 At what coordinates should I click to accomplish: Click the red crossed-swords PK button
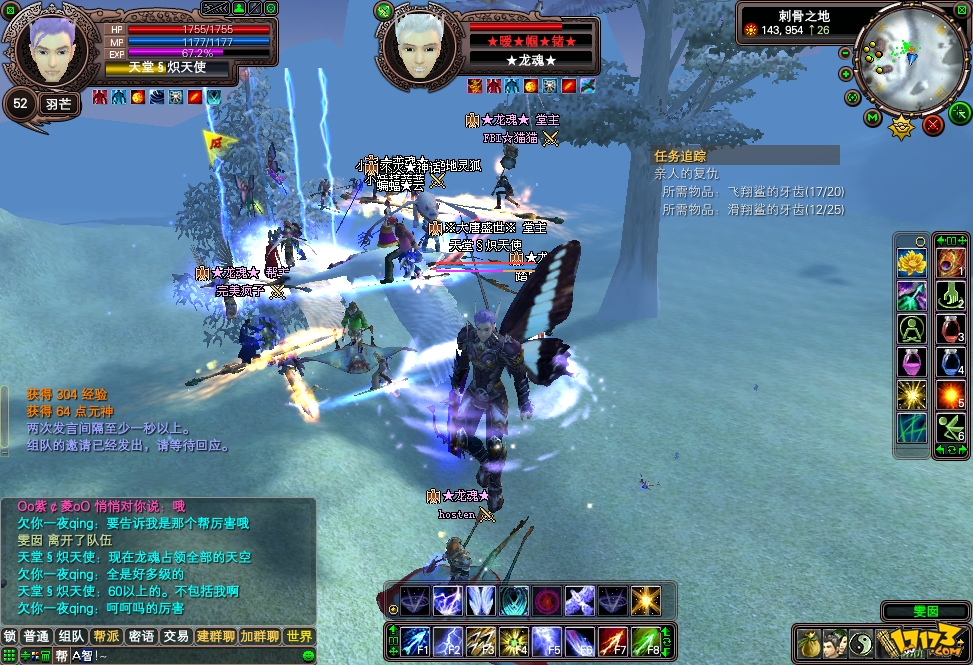[933, 124]
